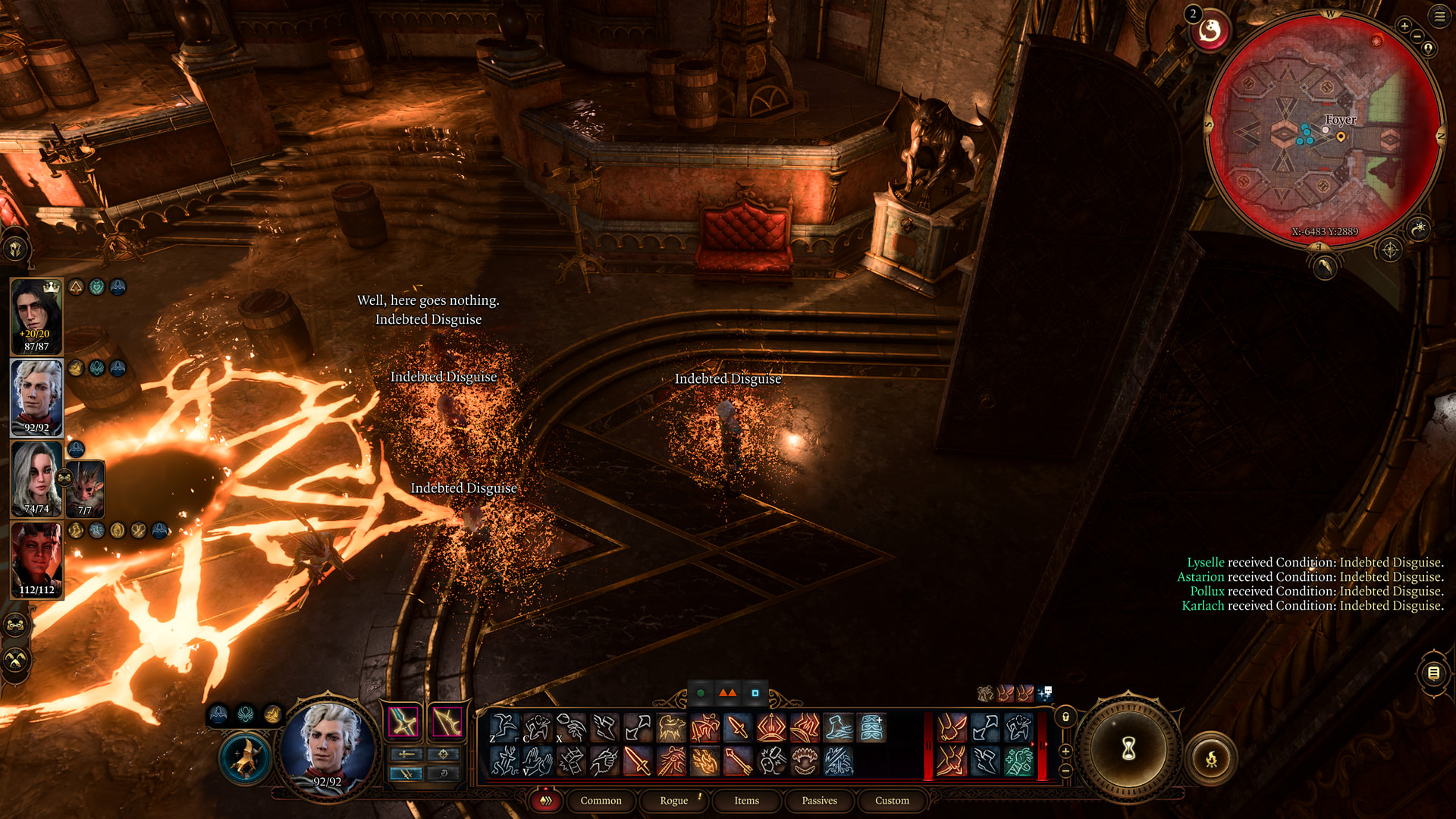This screenshot has height=819, width=1456.
Task: Activate the flaming fist ability icon
Action: click(x=704, y=761)
